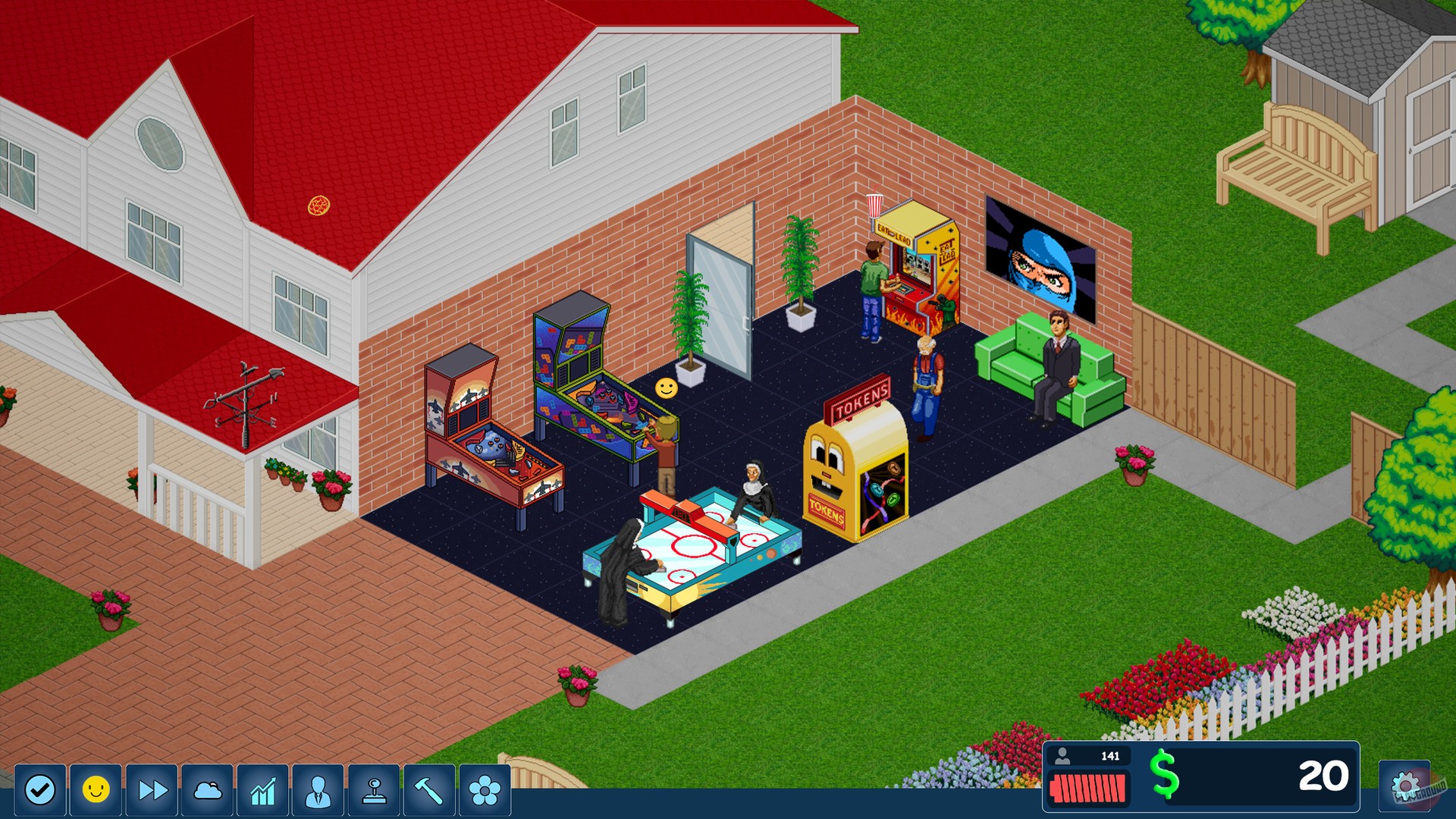Select the hammer build tool
This screenshot has height=819, width=1456.
[x=431, y=789]
